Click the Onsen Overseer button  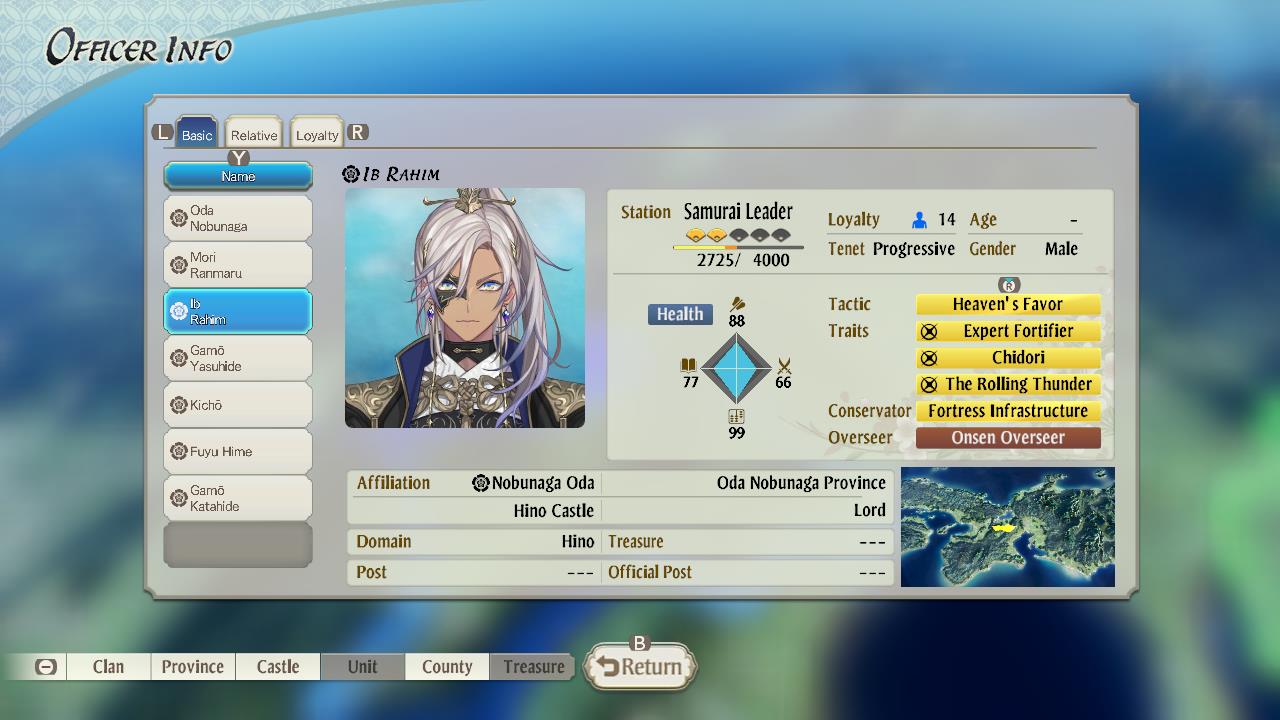pos(1007,437)
